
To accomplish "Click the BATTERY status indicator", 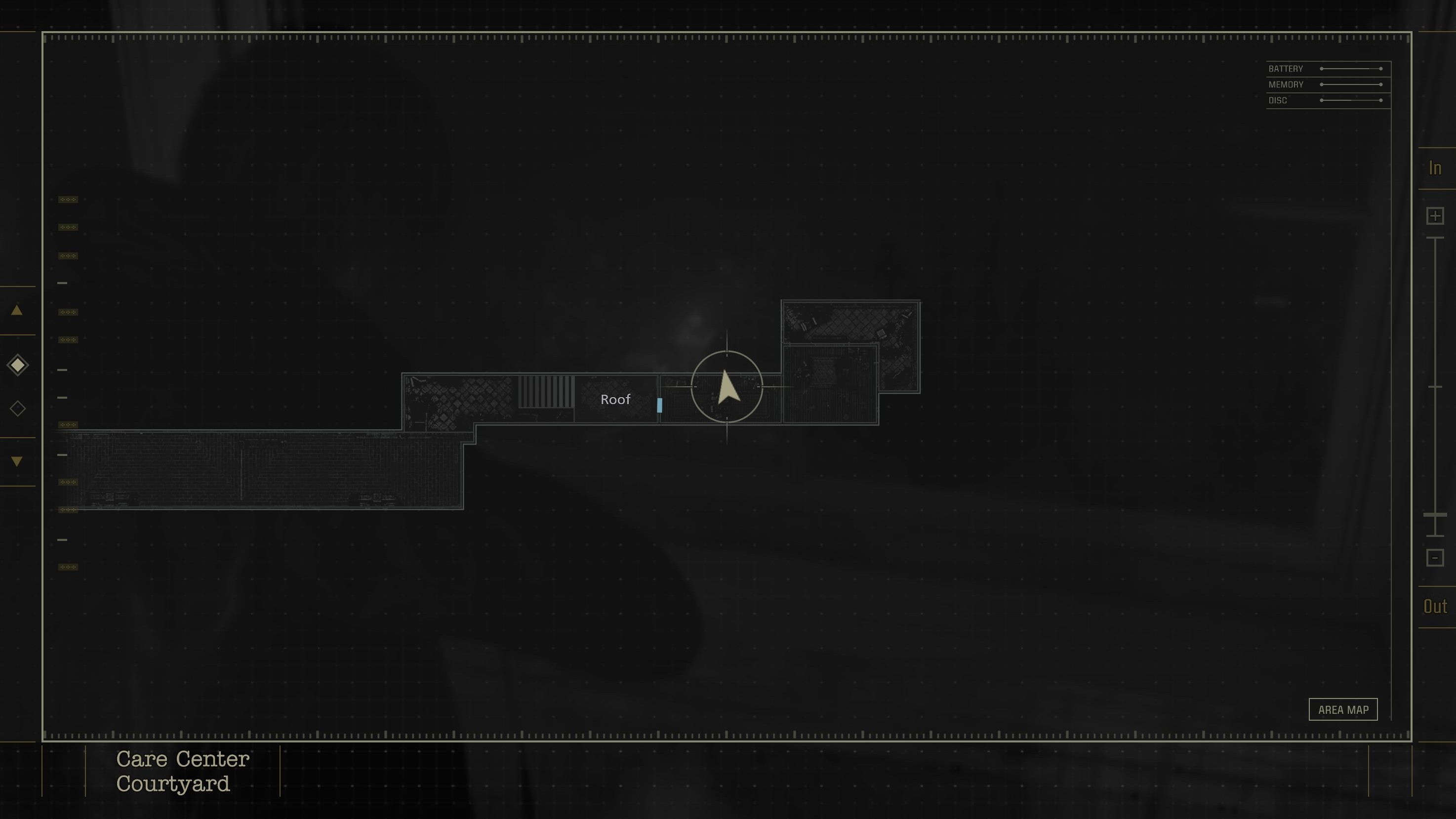I will coord(1326,69).
